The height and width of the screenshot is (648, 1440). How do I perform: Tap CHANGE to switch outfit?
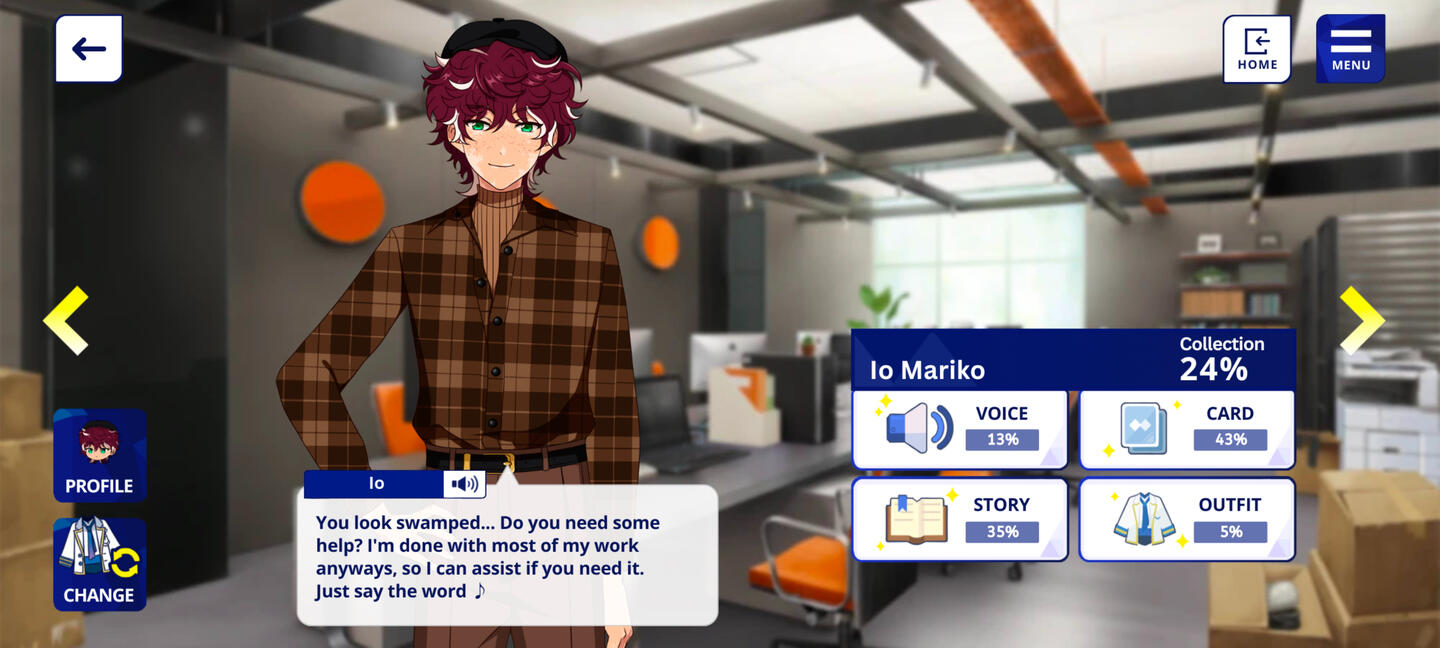point(99,564)
